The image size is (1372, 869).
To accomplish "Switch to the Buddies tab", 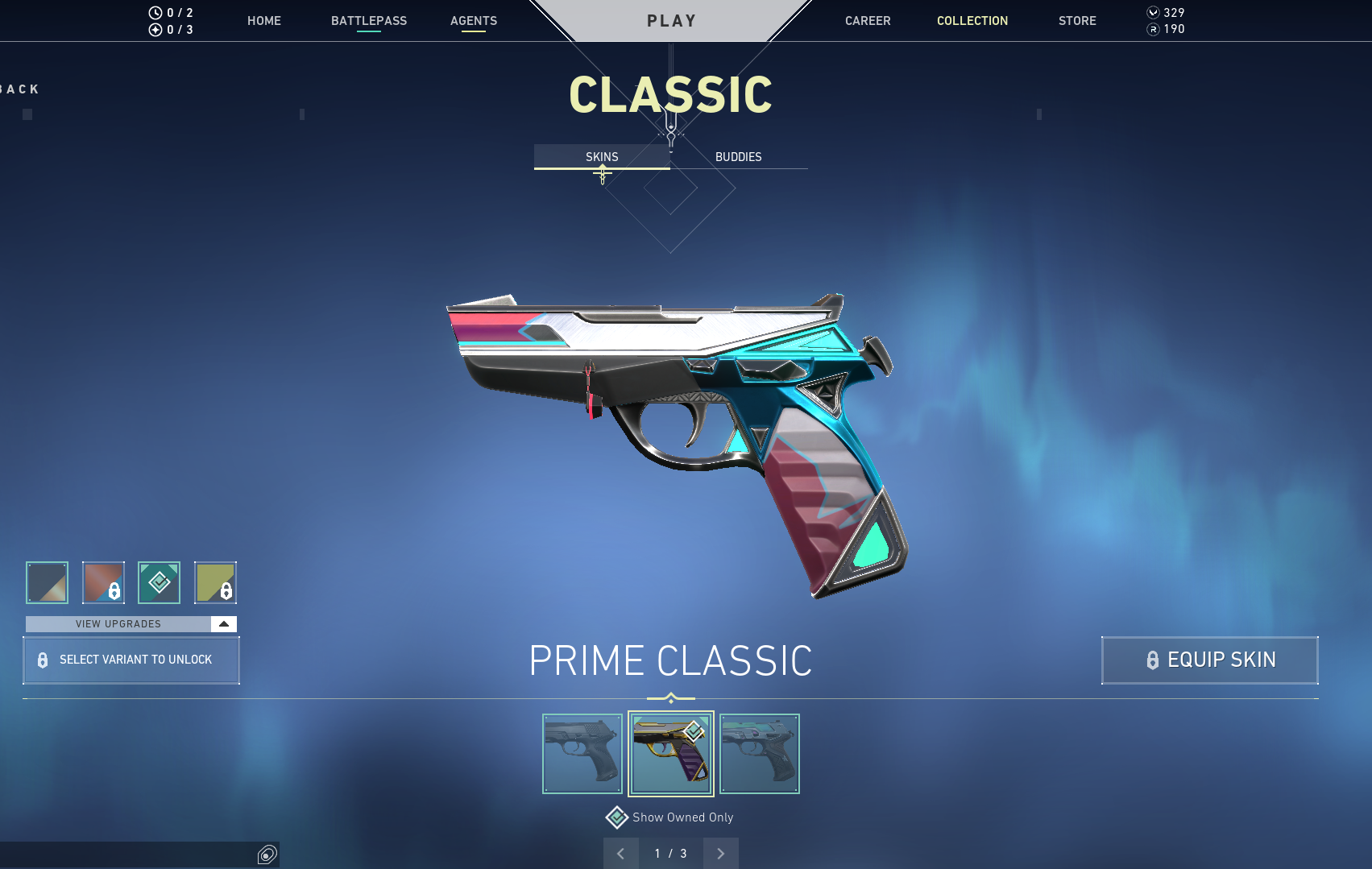I will 738,157.
